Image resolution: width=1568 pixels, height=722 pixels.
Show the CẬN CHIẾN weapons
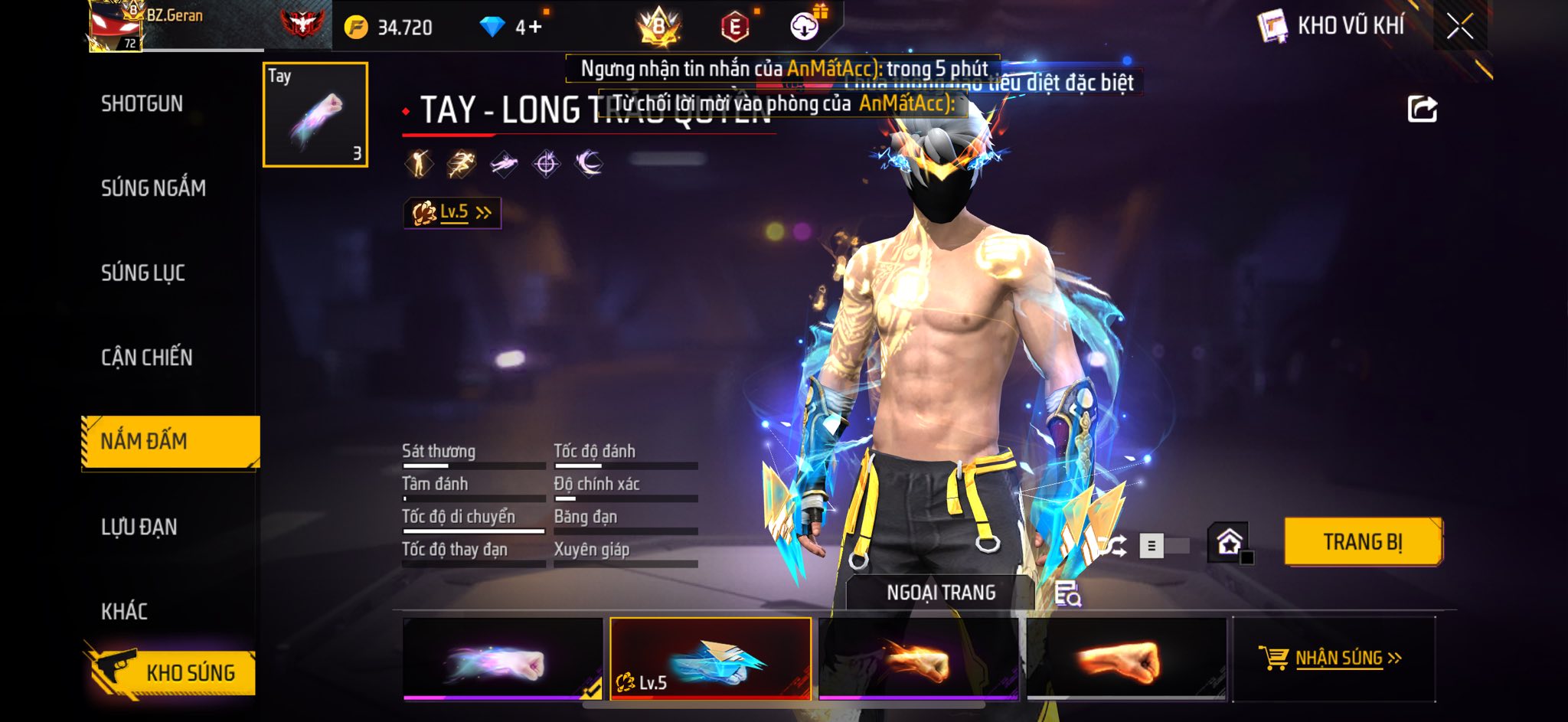click(147, 357)
